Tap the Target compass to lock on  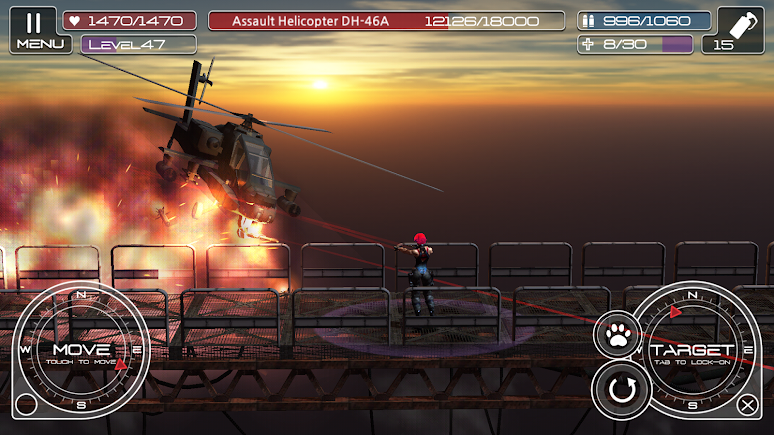coord(692,350)
